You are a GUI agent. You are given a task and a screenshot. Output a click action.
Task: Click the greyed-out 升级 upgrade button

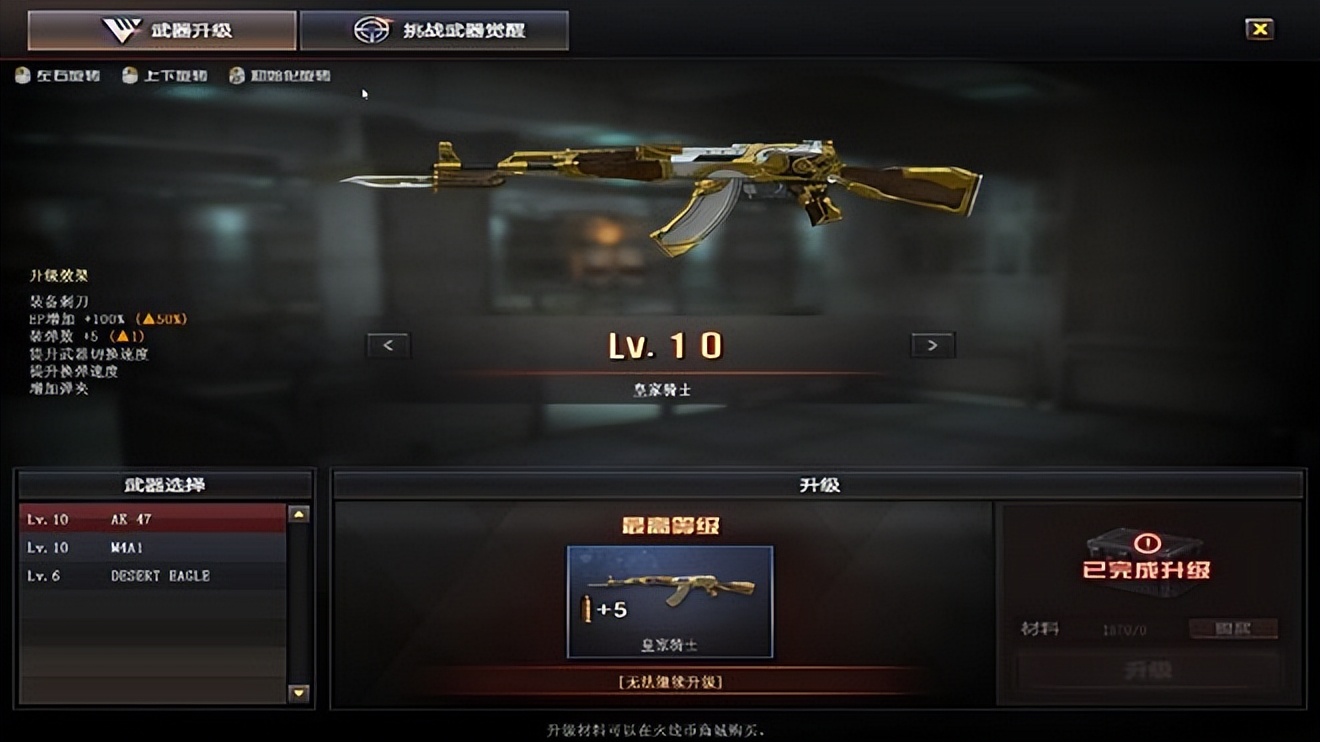pos(1147,669)
